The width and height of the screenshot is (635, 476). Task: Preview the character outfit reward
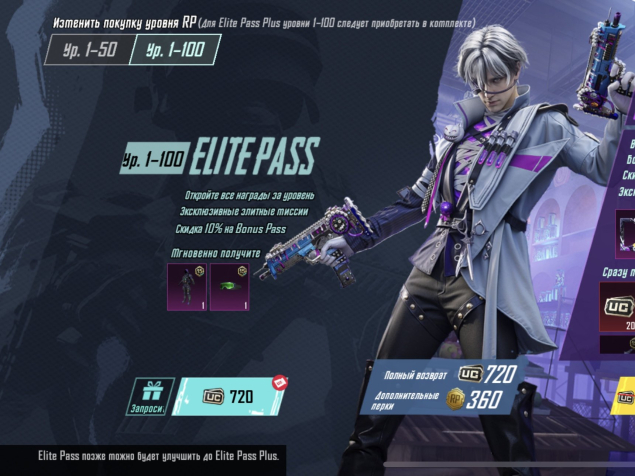[x=187, y=286]
